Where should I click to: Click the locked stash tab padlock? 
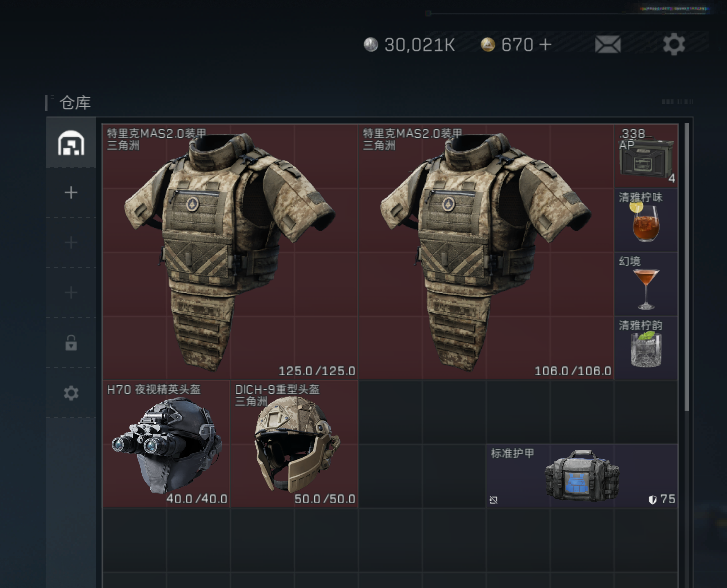[71, 343]
